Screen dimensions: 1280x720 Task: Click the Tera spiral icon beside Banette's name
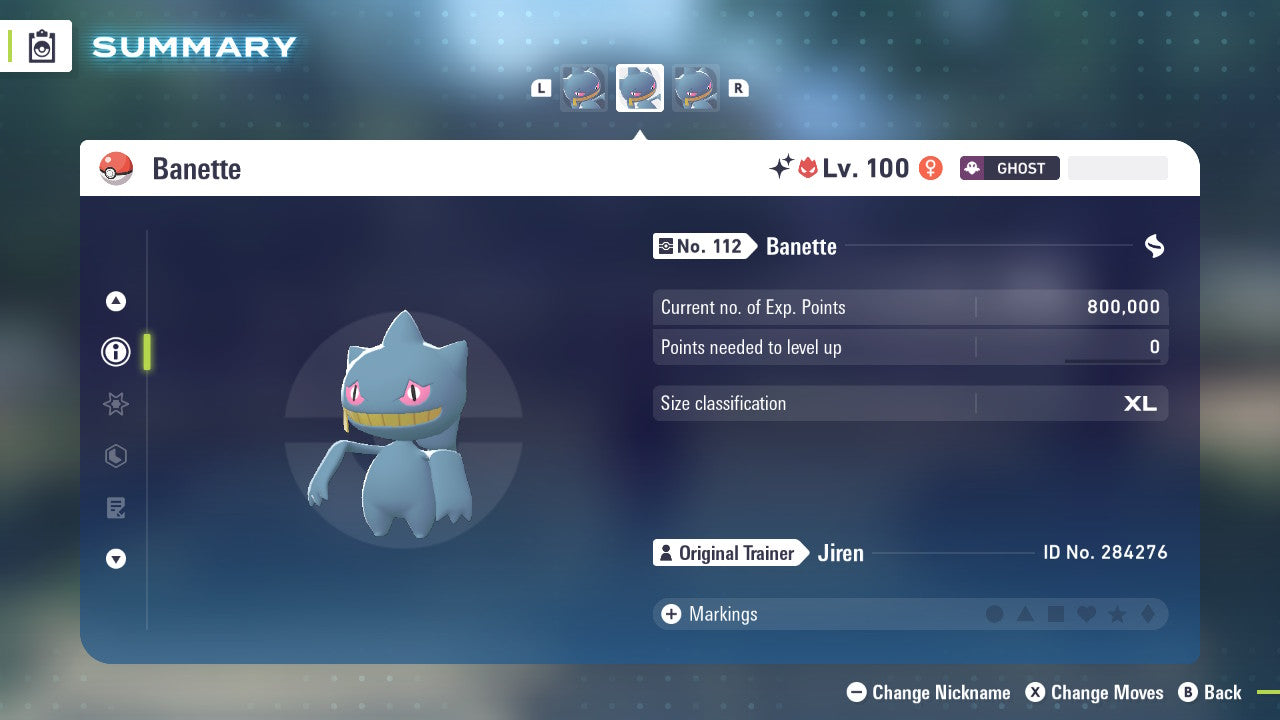(x=1154, y=246)
